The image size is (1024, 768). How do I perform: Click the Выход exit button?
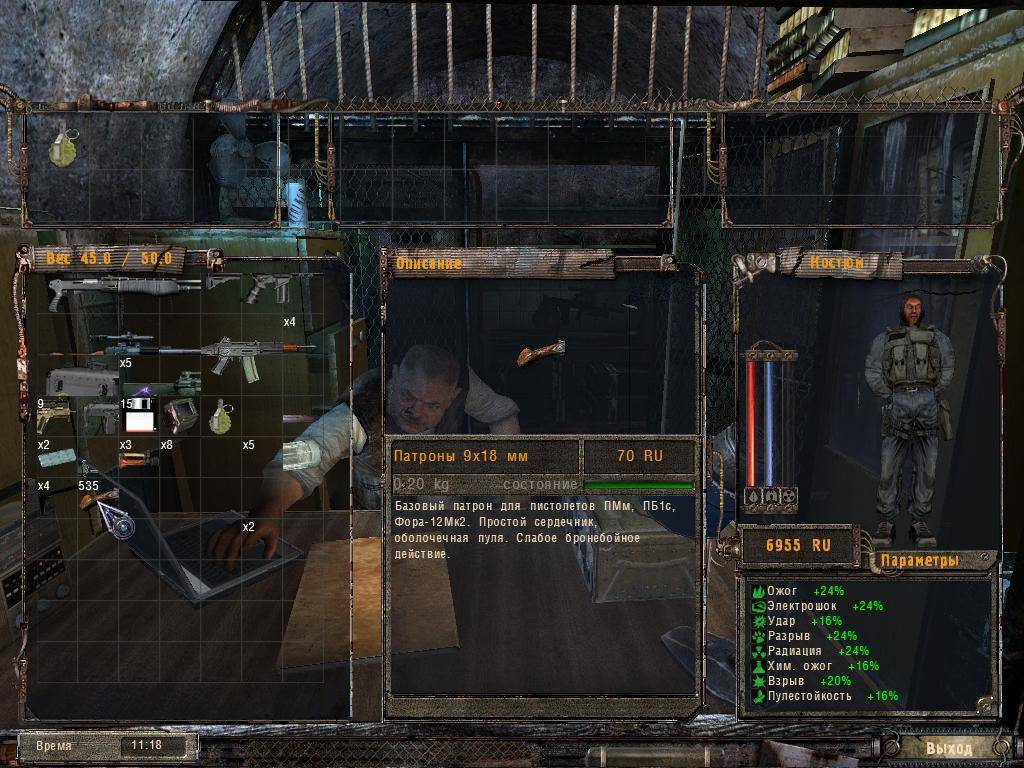pos(947,747)
